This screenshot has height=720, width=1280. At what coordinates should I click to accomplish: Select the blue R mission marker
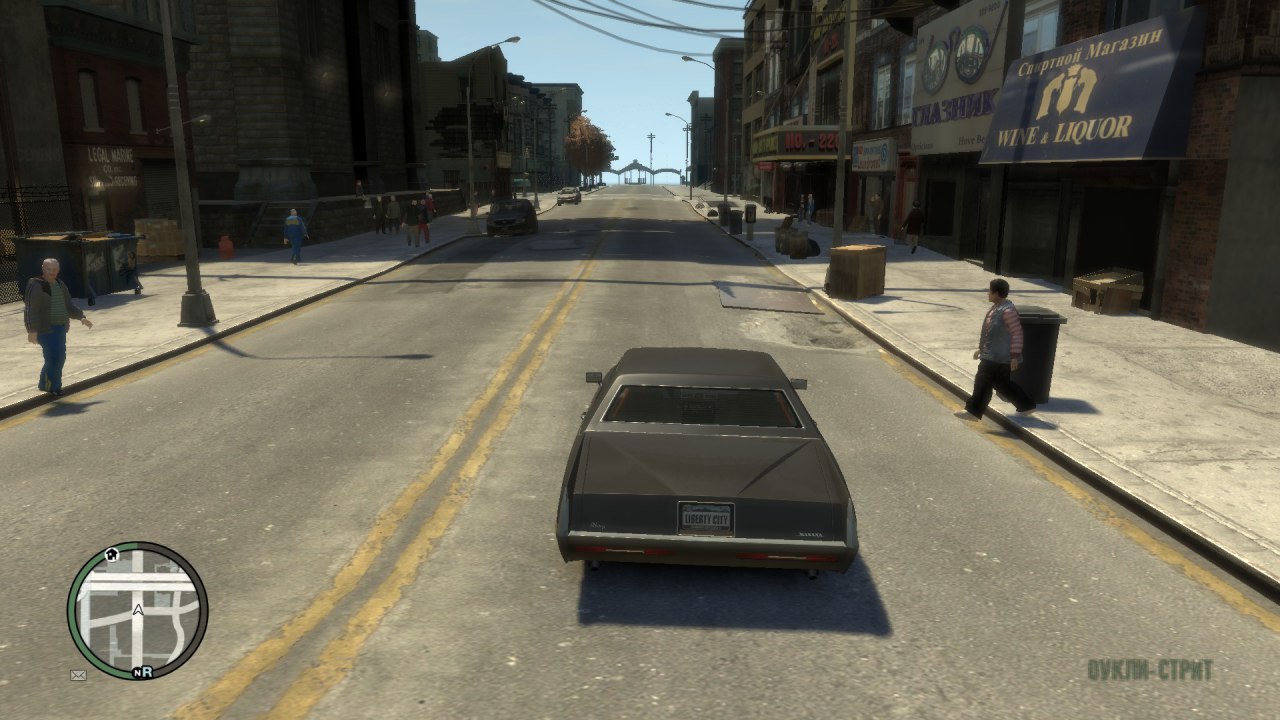[x=146, y=672]
